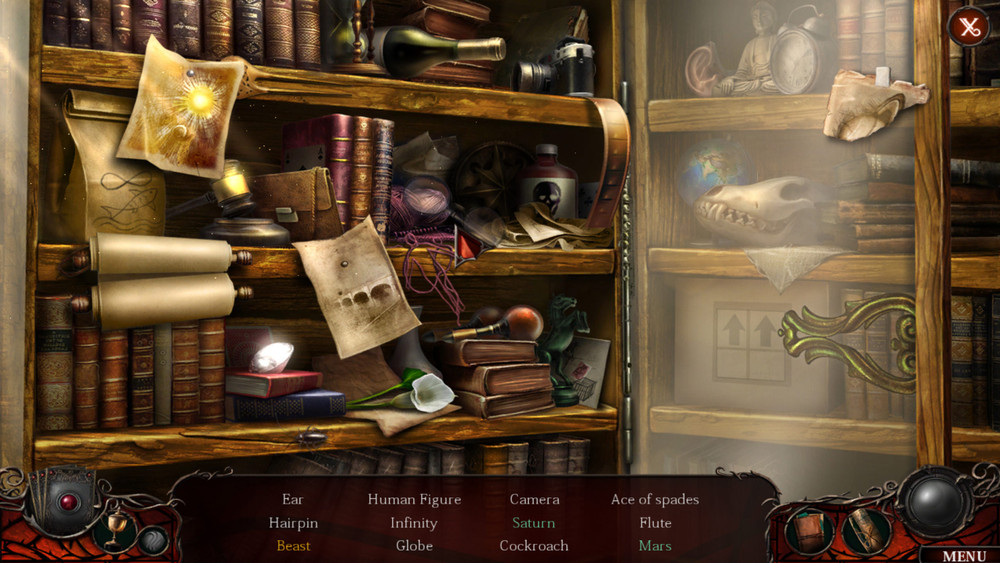Show the trophy goblet achievements
The width and height of the screenshot is (1000, 563).
point(115,528)
